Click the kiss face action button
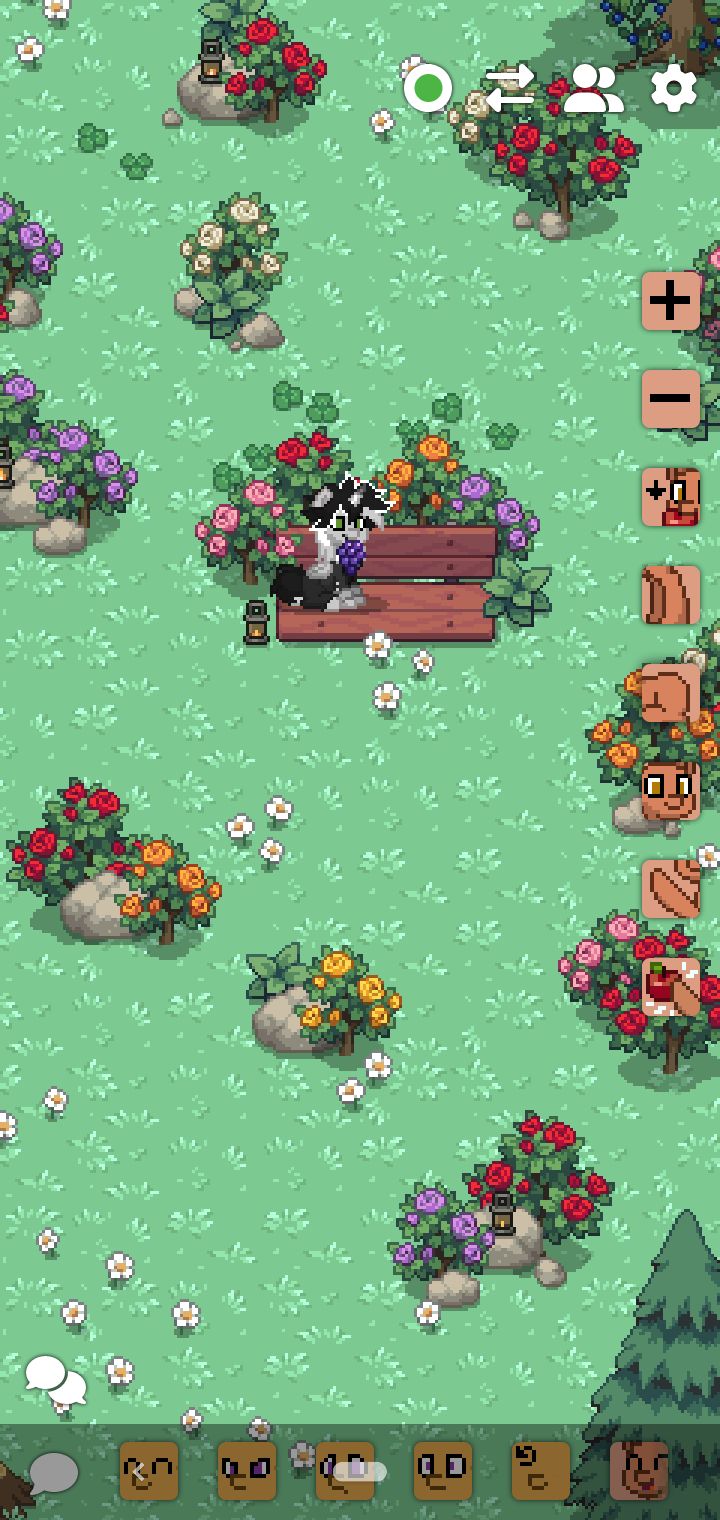The image size is (720, 1520). 670,496
